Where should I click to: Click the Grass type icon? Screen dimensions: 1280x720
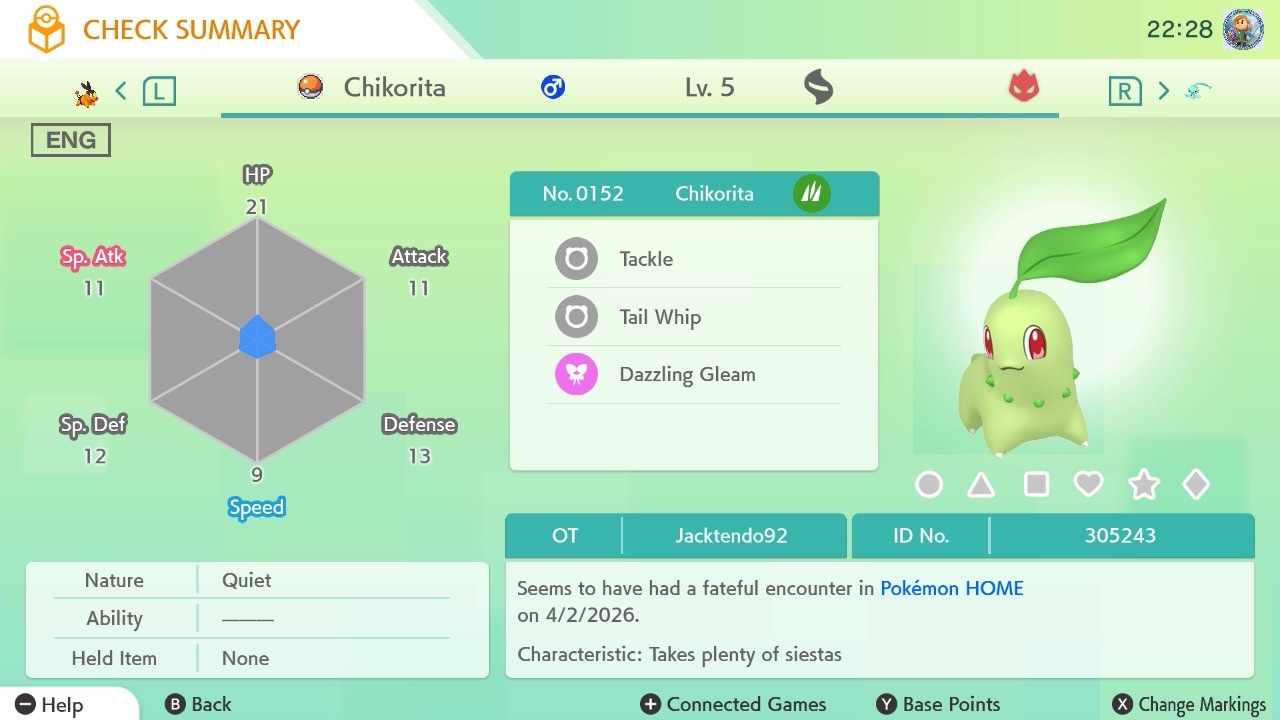click(811, 193)
